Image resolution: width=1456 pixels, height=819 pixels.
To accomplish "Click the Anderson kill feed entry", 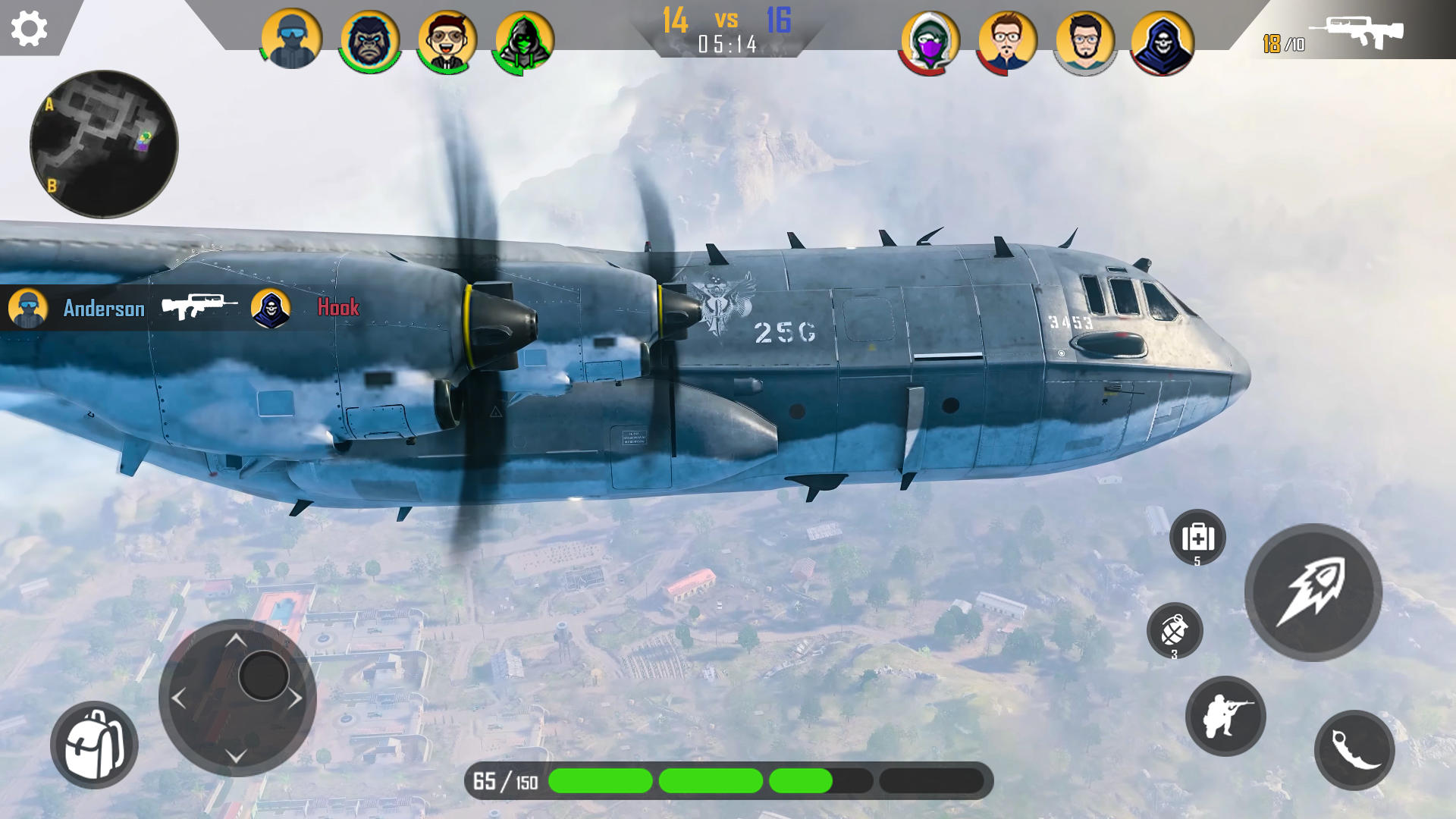I will (103, 308).
